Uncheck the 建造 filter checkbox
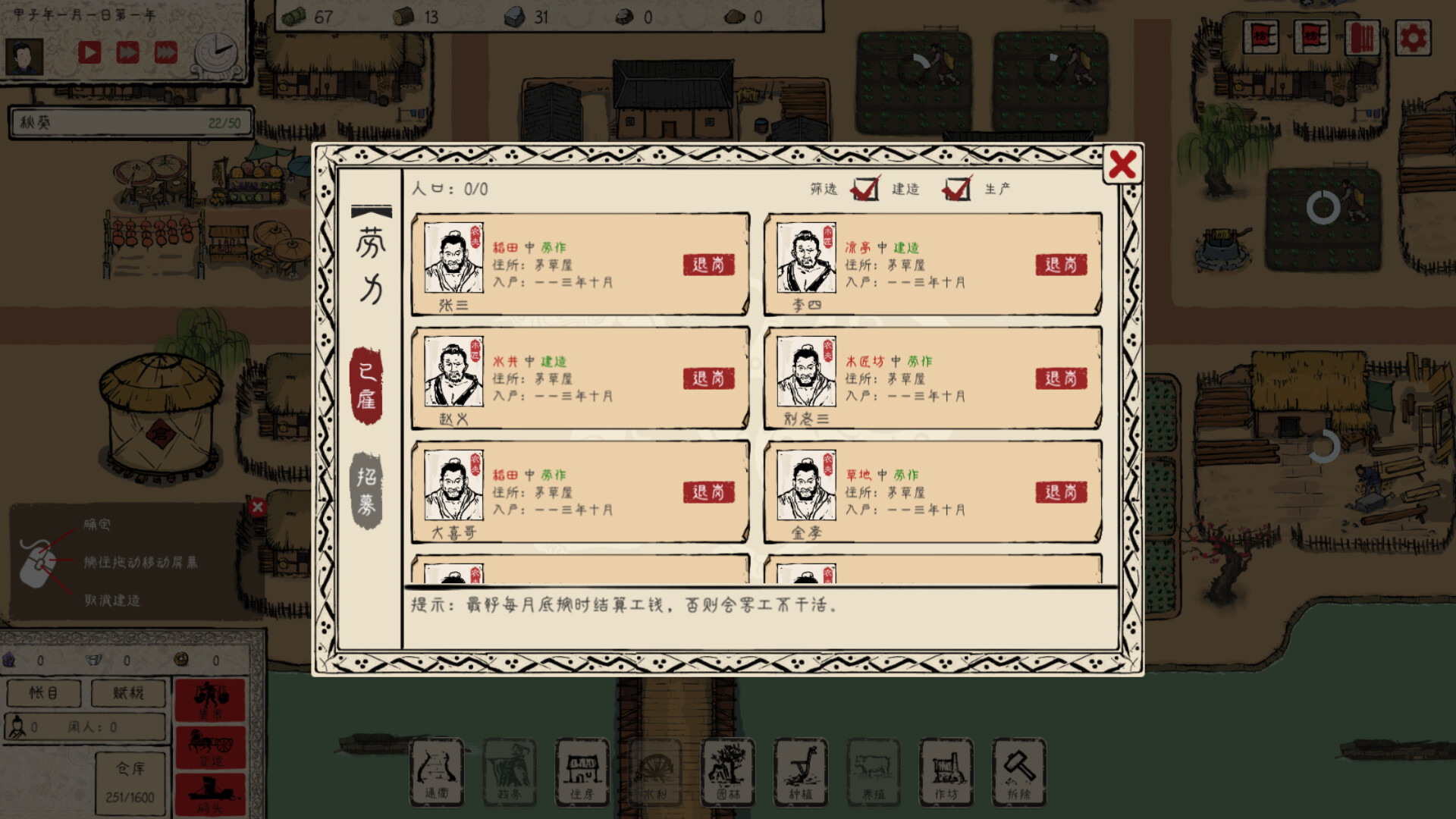 (x=867, y=190)
